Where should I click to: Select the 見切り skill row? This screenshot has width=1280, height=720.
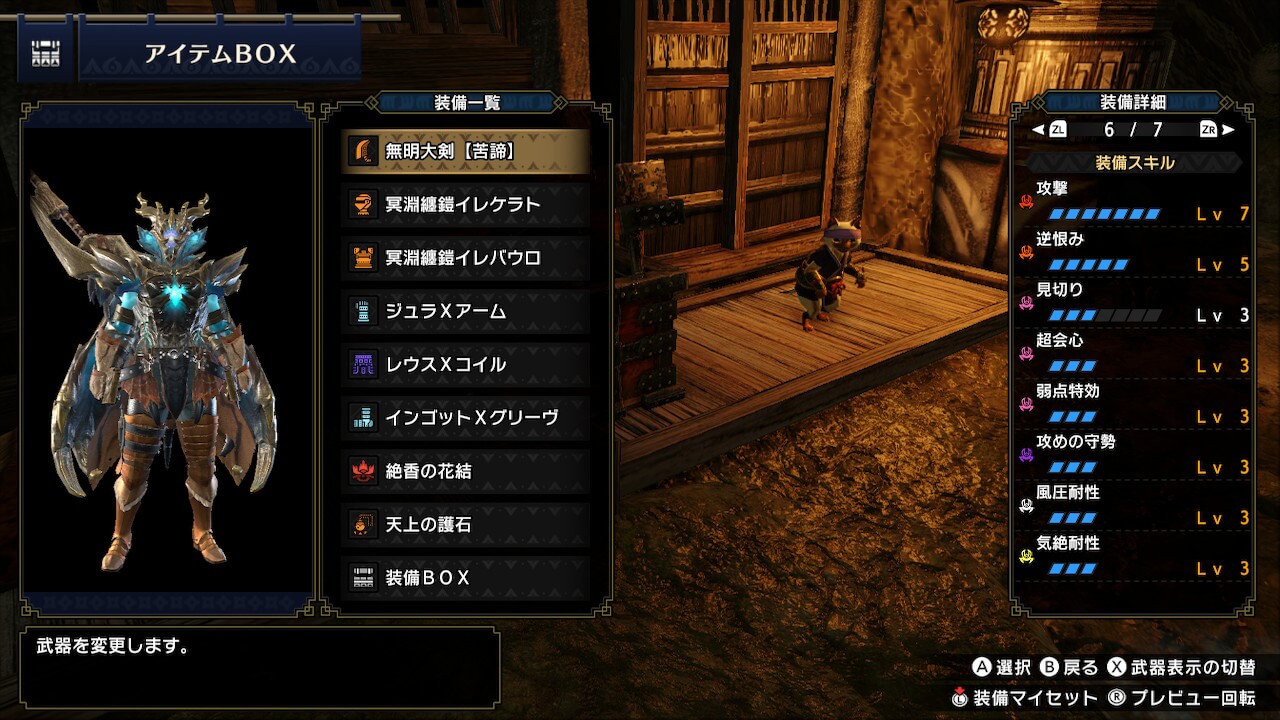tap(1134, 303)
